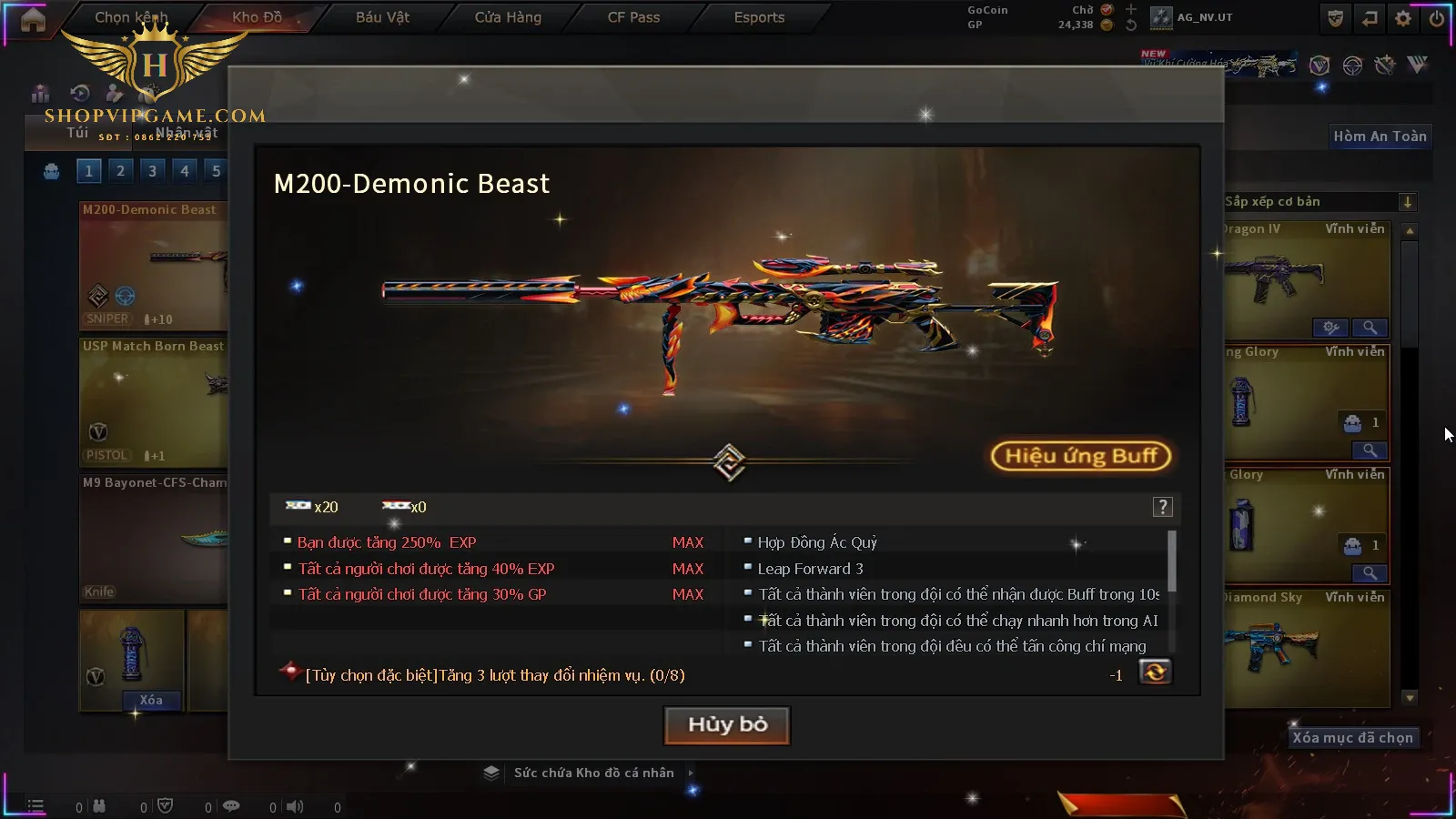Screen dimensions: 1456x819
Task: Refresh the special option with the swap icon
Action: click(x=1155, y=672)
